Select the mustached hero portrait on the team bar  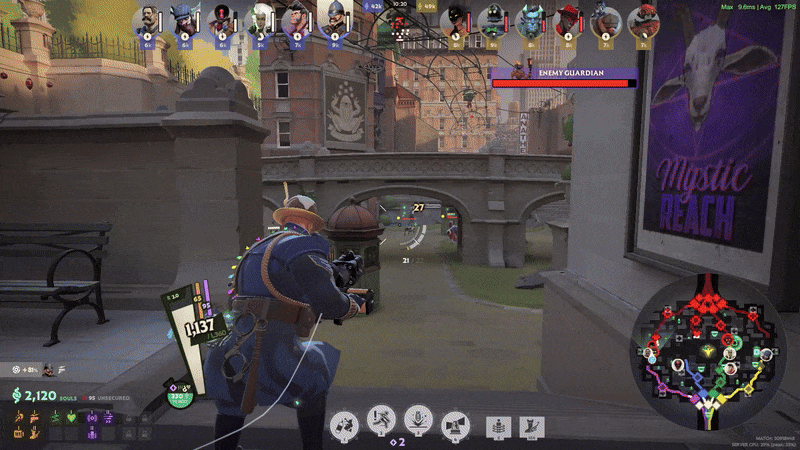pos(146,21)
